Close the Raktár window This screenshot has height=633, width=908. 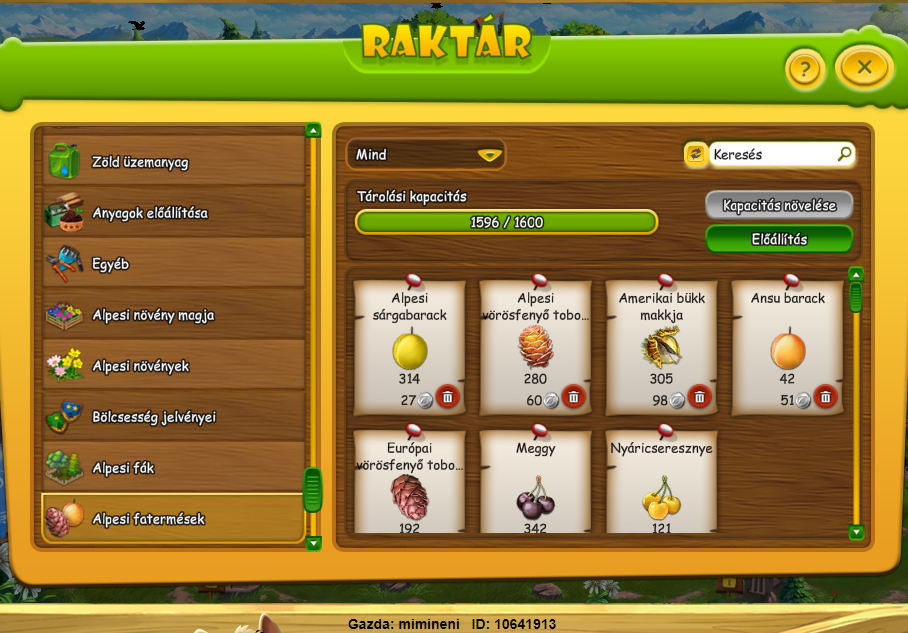coord(865,68)
